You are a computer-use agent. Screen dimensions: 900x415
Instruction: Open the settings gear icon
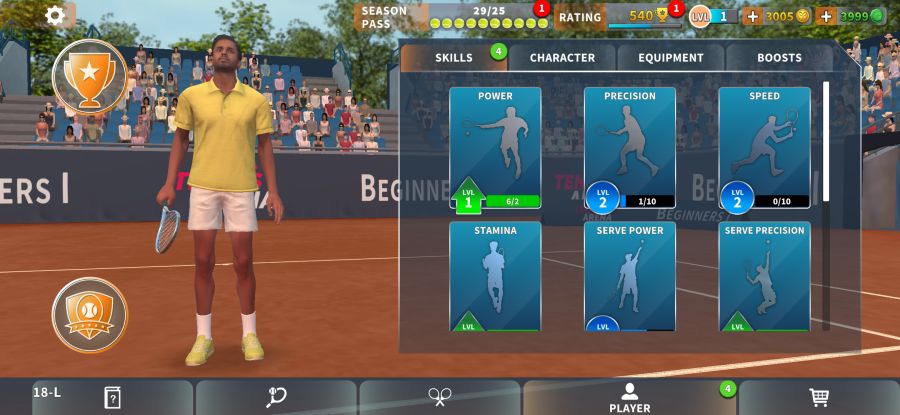pos(55,15)
